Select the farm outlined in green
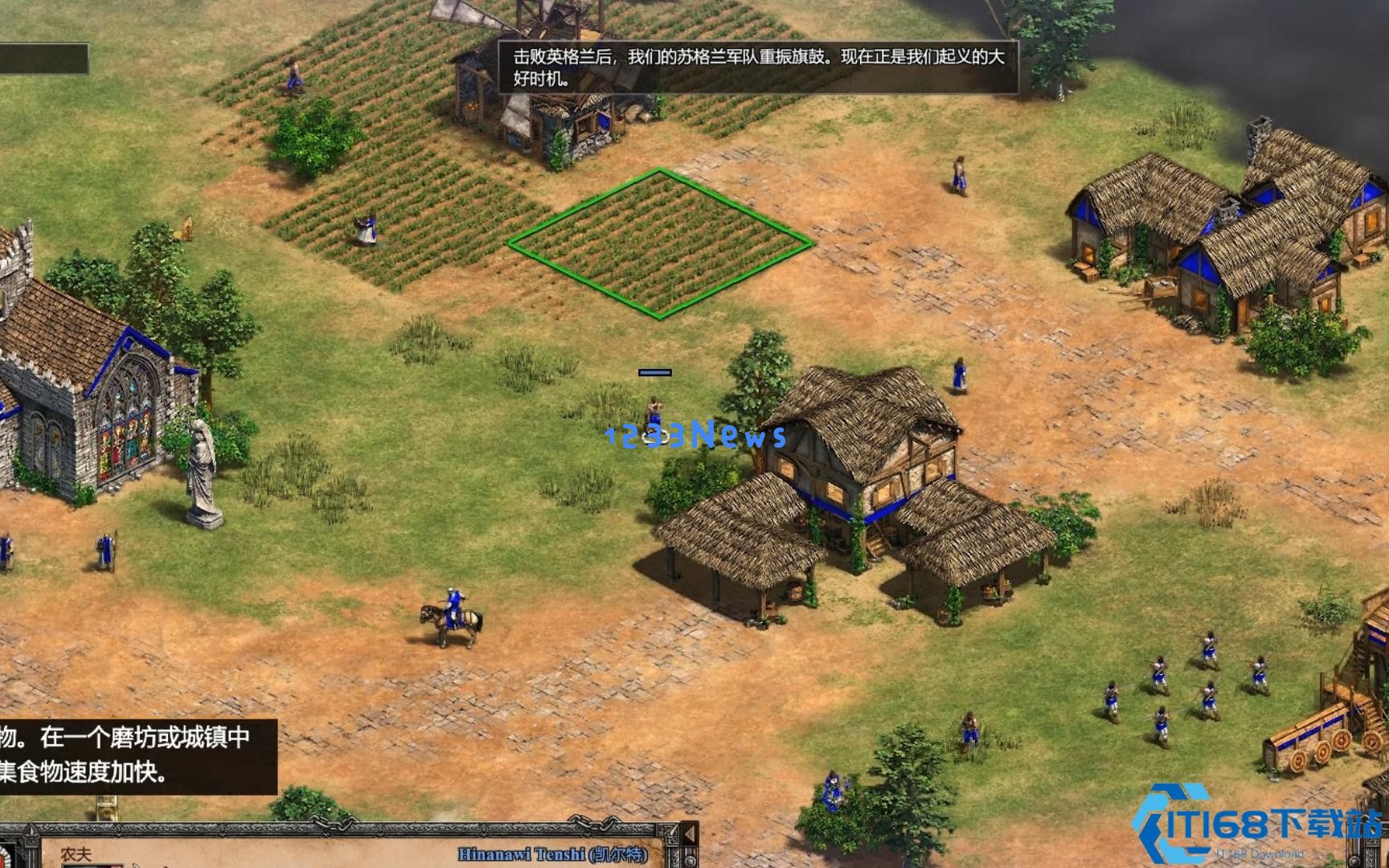The height and width of the screenshot is (868, 1389). click(659, 241)
